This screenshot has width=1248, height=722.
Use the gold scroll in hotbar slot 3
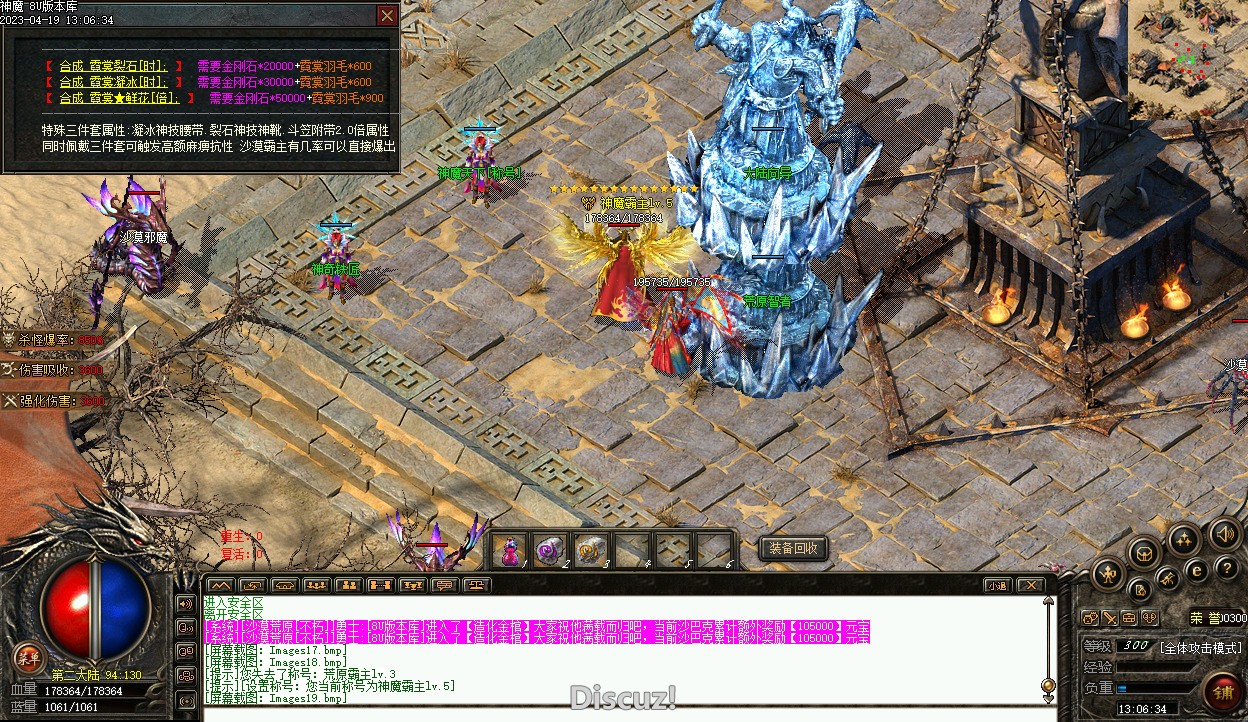[x=591, y=550]
